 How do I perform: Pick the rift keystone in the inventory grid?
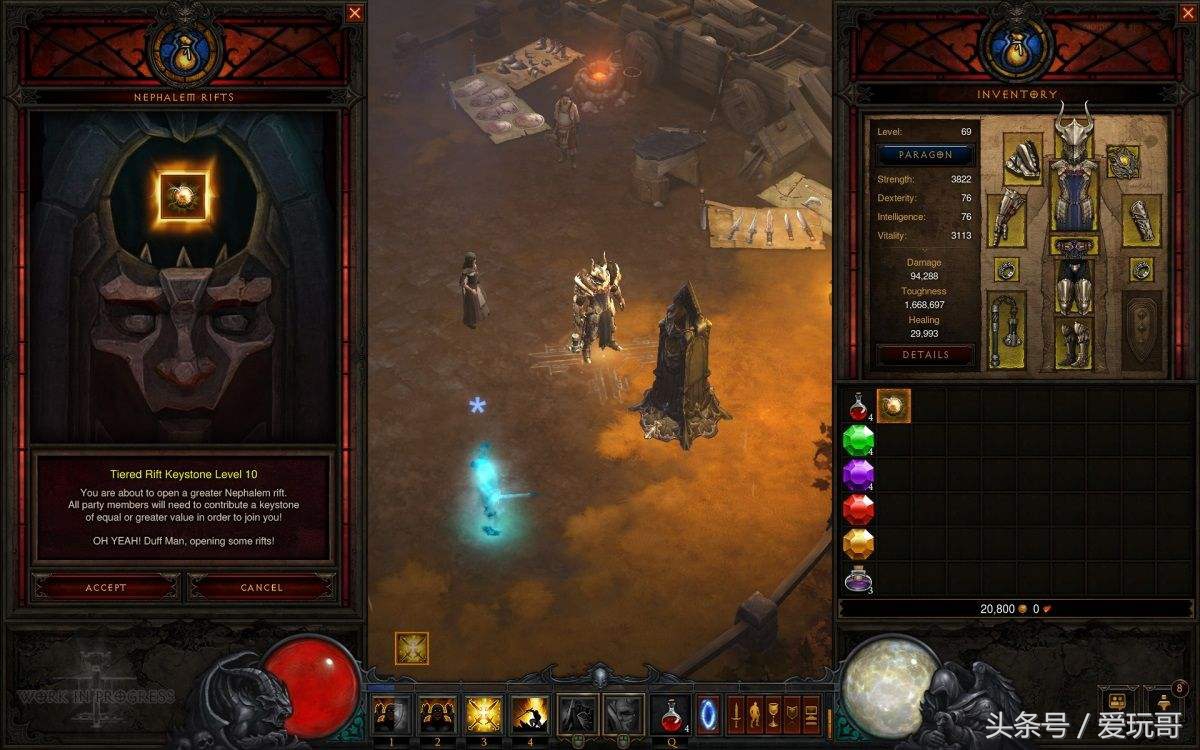893,406
